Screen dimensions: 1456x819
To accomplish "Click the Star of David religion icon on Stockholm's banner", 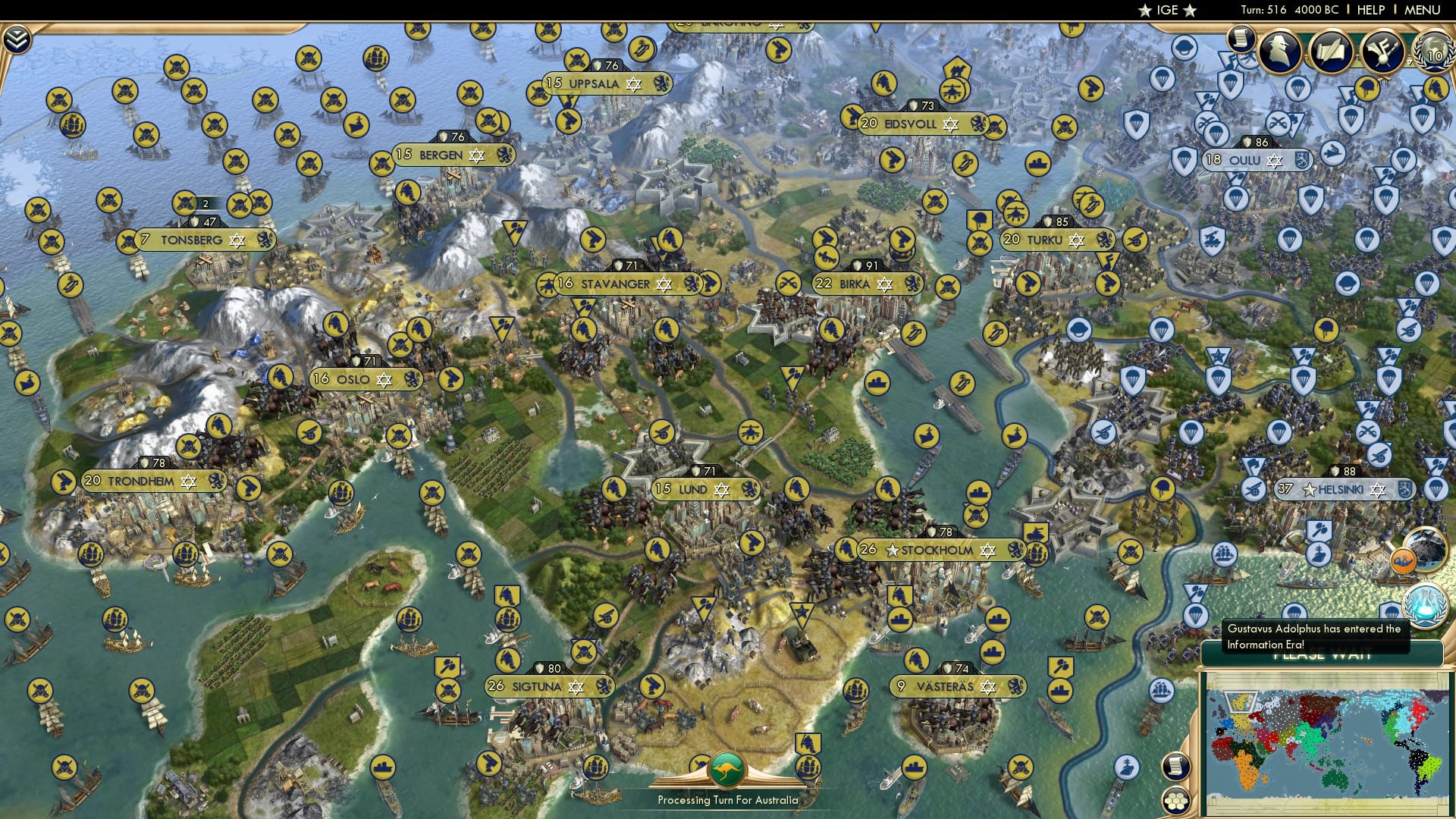I will click(989, 551).
